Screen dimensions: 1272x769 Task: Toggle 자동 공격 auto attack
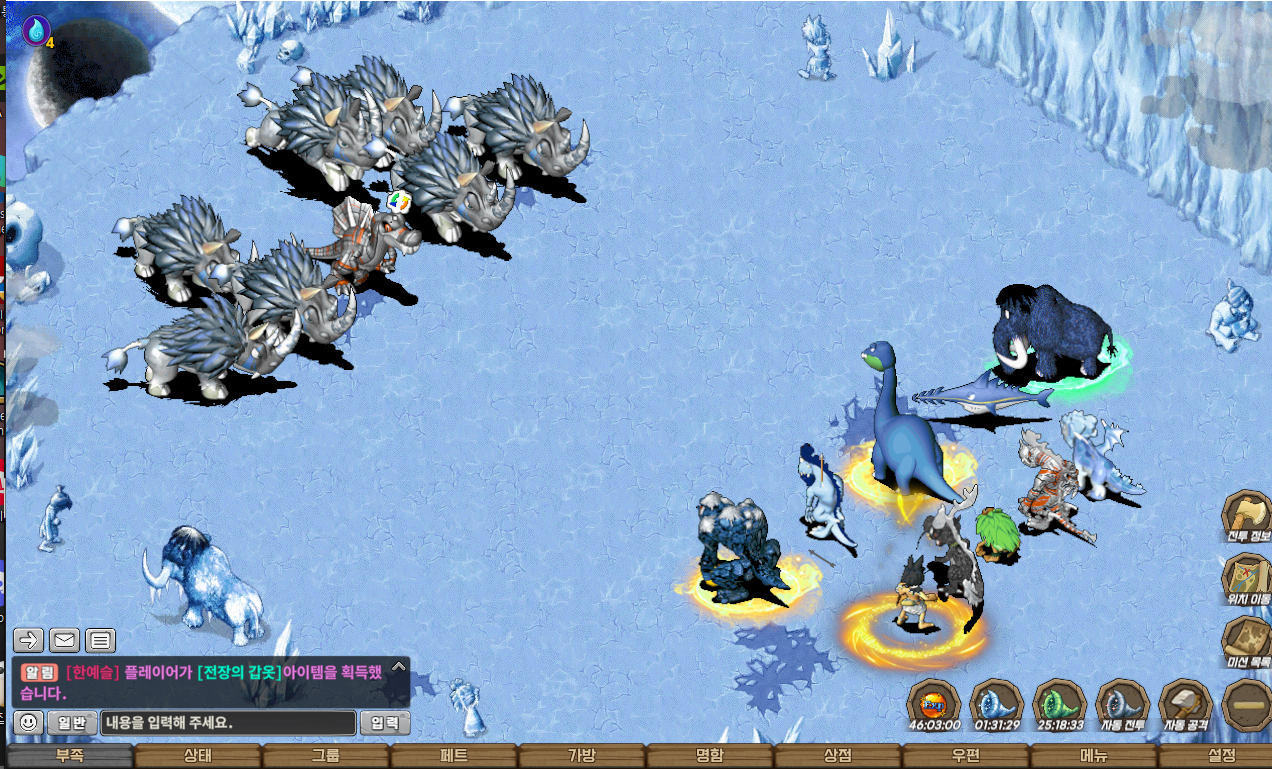tap(1186, 705)
